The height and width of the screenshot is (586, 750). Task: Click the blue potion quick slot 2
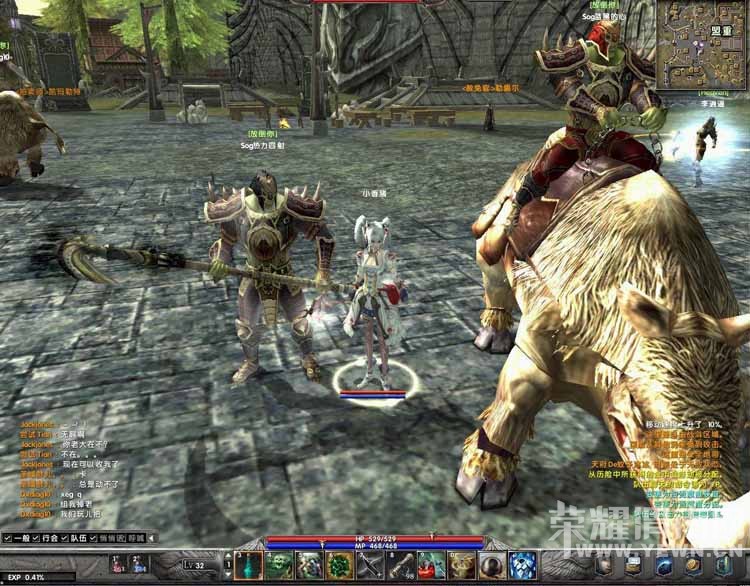140,566
